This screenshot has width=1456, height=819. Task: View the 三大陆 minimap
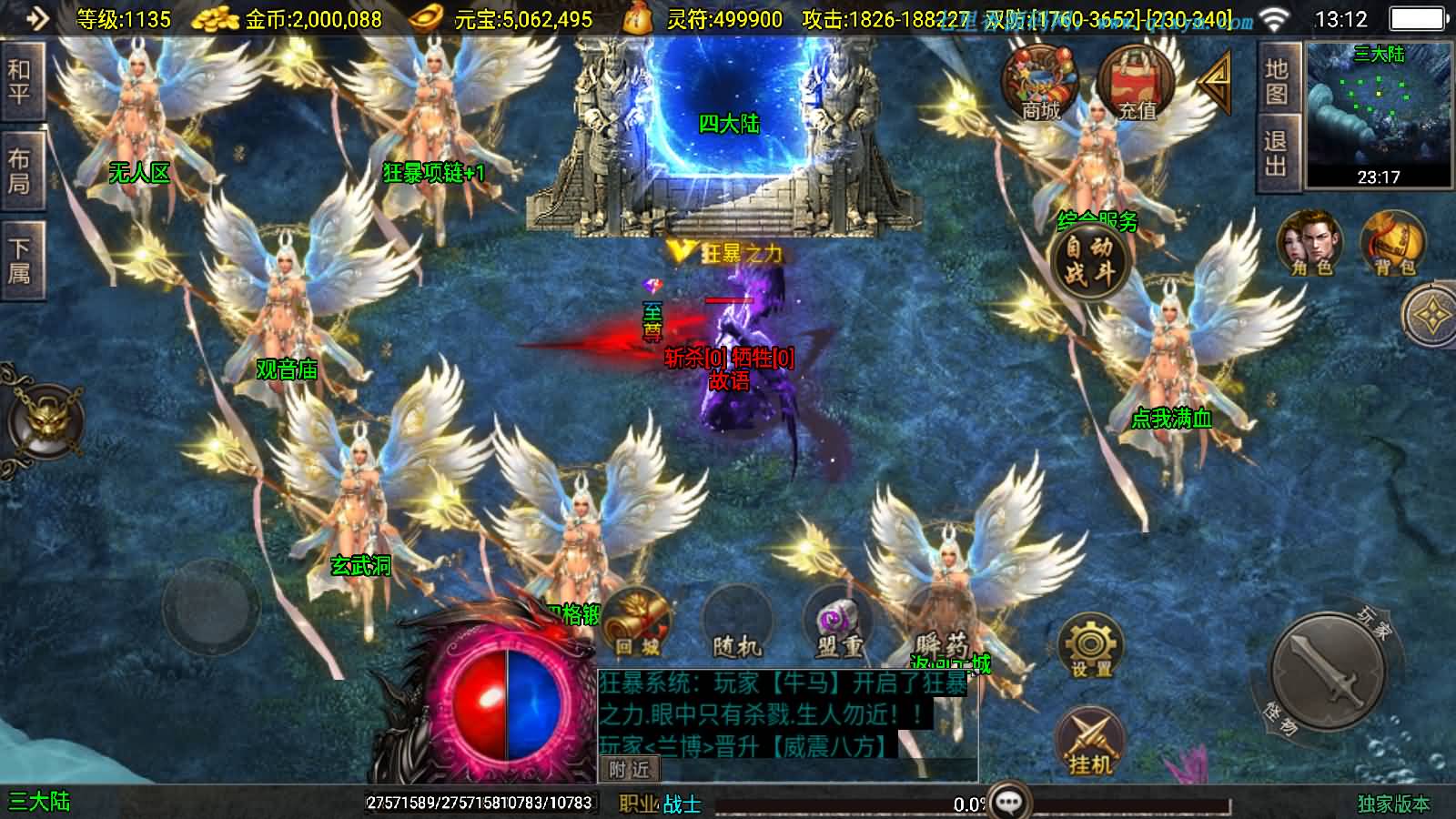(x=1379, y=114)
